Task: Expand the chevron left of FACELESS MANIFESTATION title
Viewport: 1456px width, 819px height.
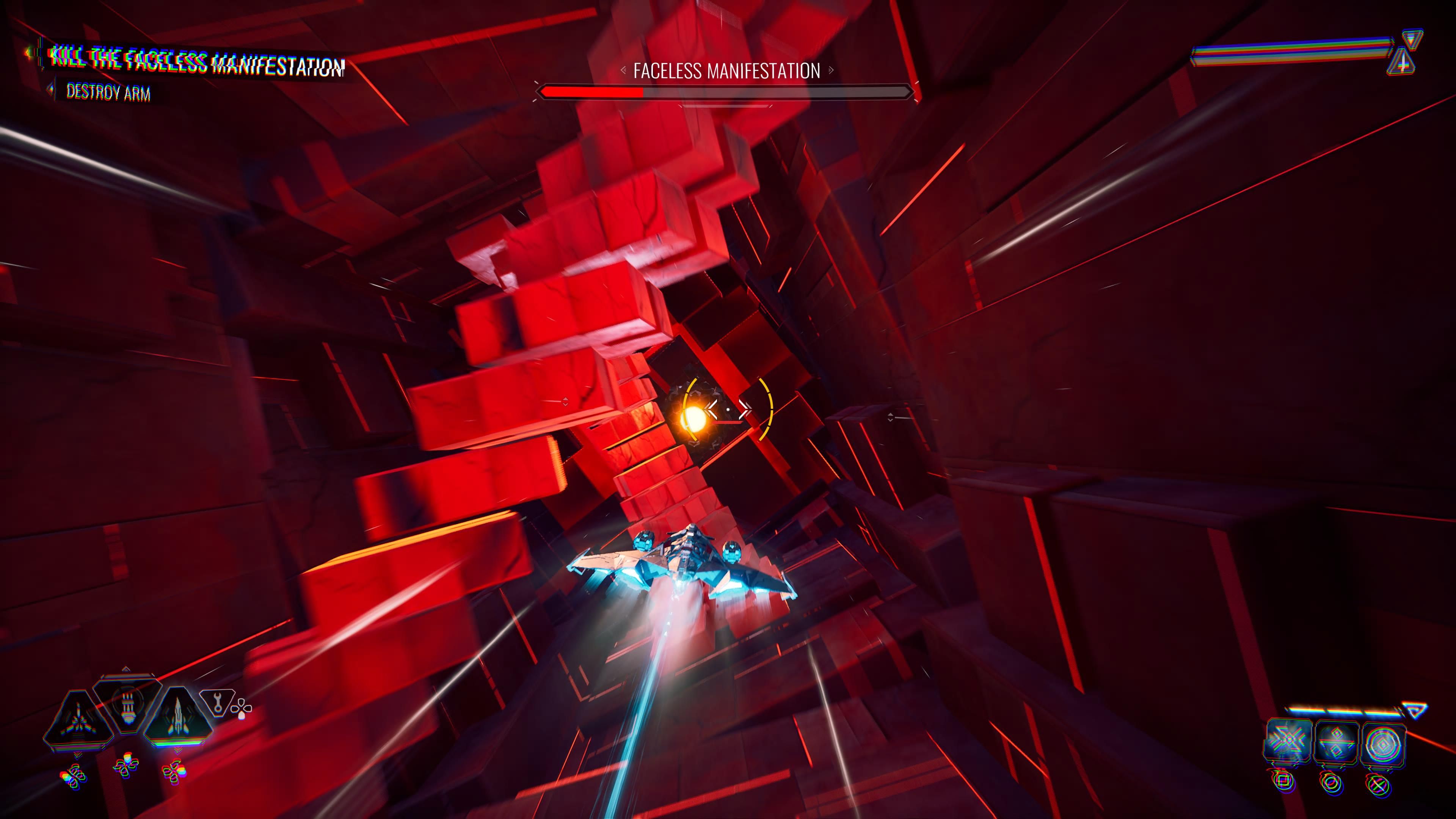Action: tap(623, 71)
